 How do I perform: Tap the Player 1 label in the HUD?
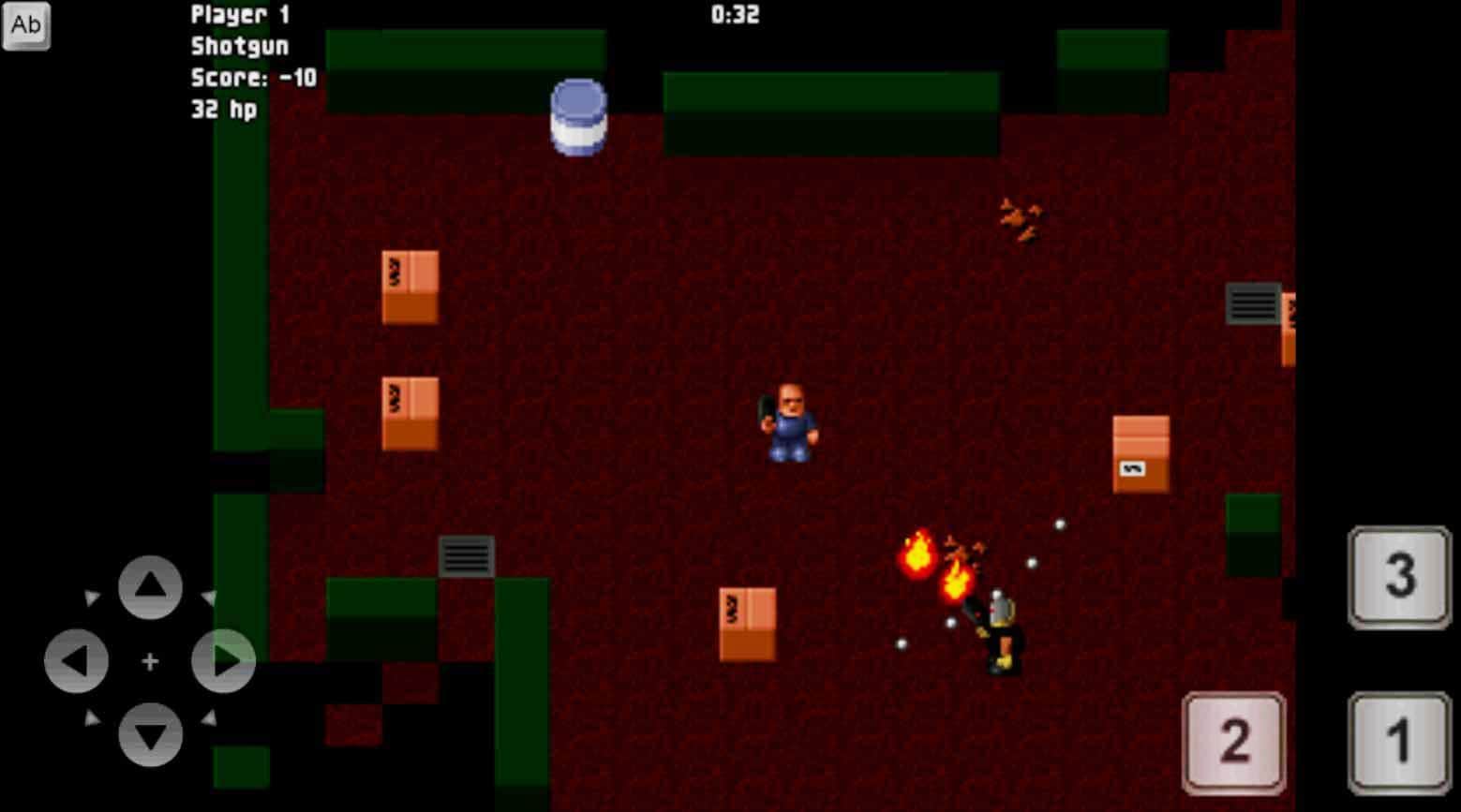[x=240, y=14]
